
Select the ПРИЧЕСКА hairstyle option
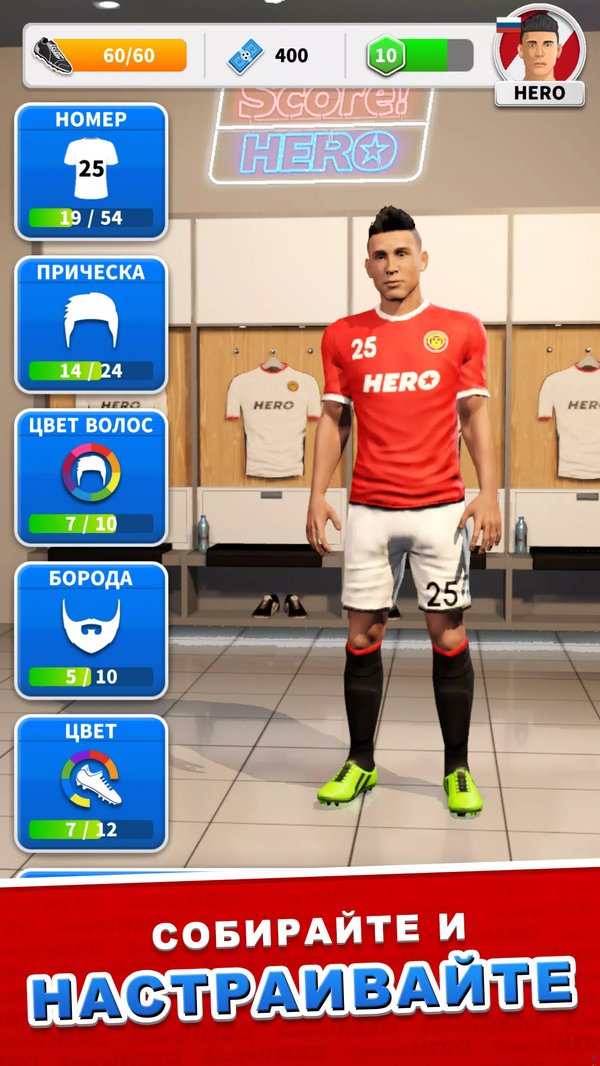click(x=91, y=323)
